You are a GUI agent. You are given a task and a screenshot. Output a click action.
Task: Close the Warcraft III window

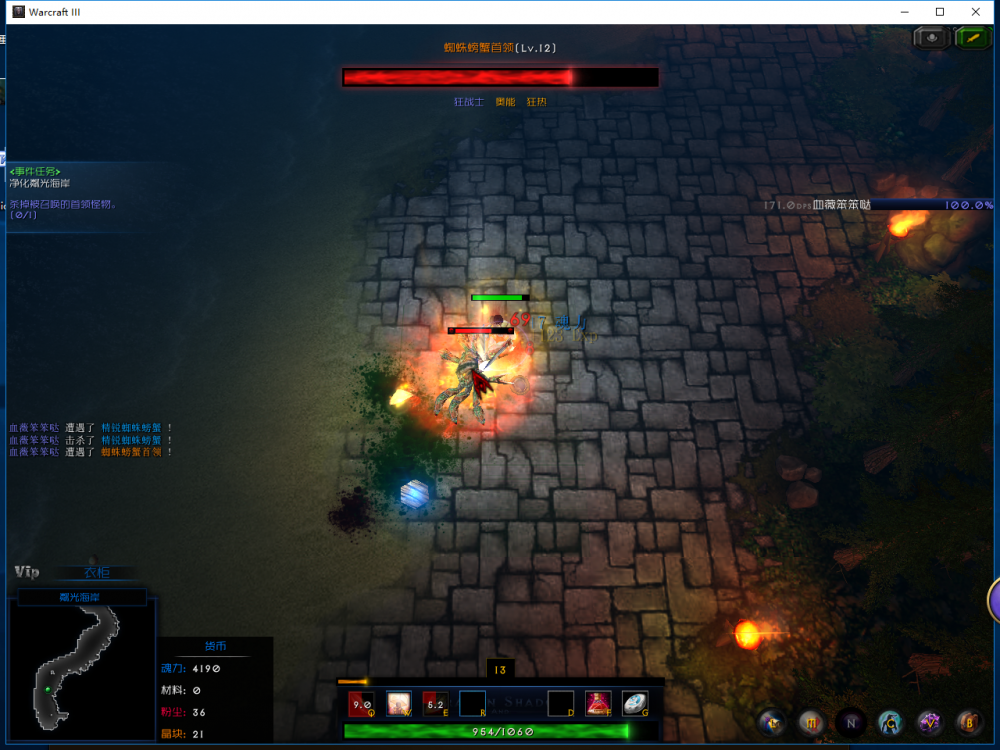point(976,12)
